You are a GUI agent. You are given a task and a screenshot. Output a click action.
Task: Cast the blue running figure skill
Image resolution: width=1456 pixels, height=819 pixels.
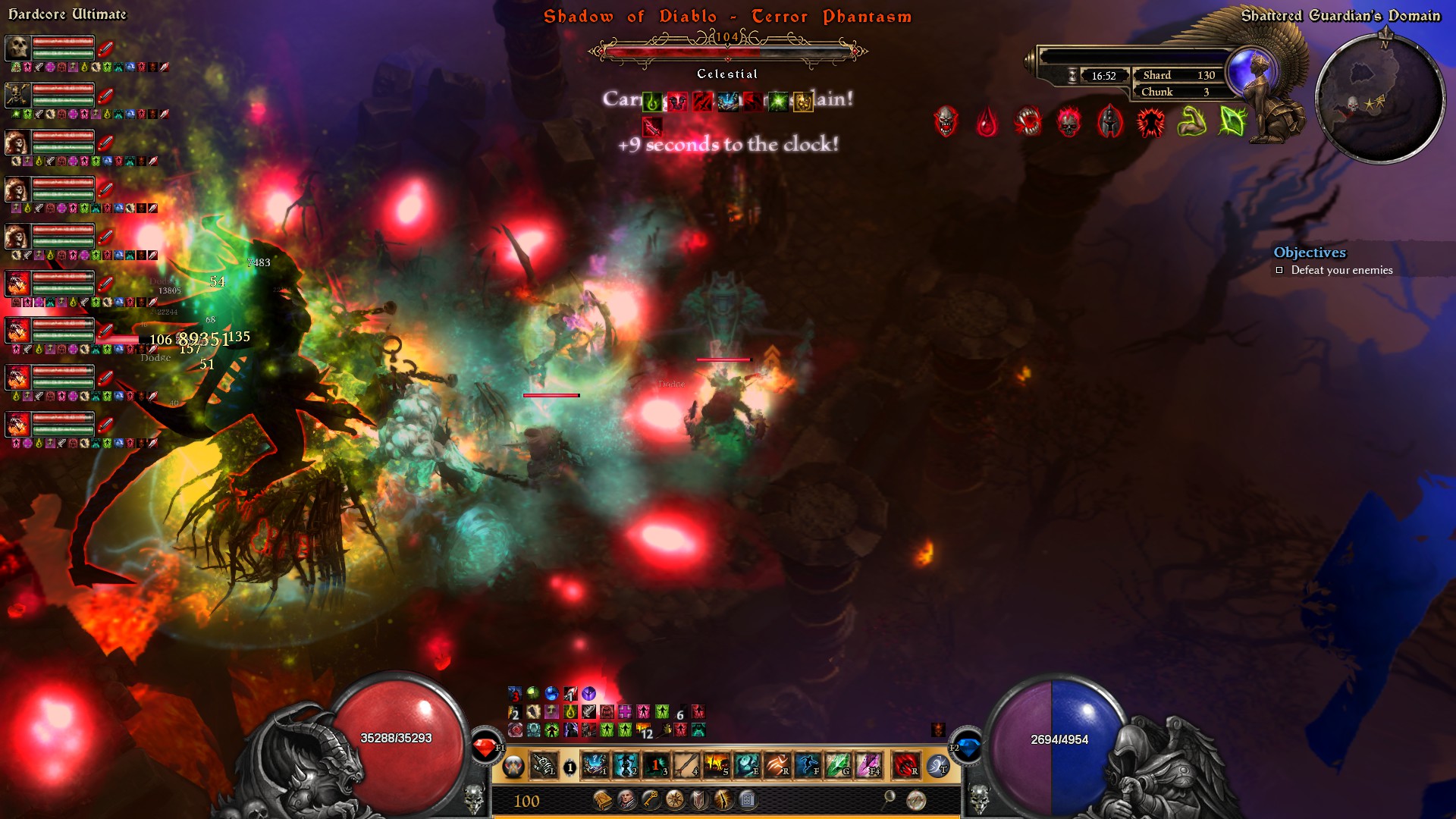807,765
